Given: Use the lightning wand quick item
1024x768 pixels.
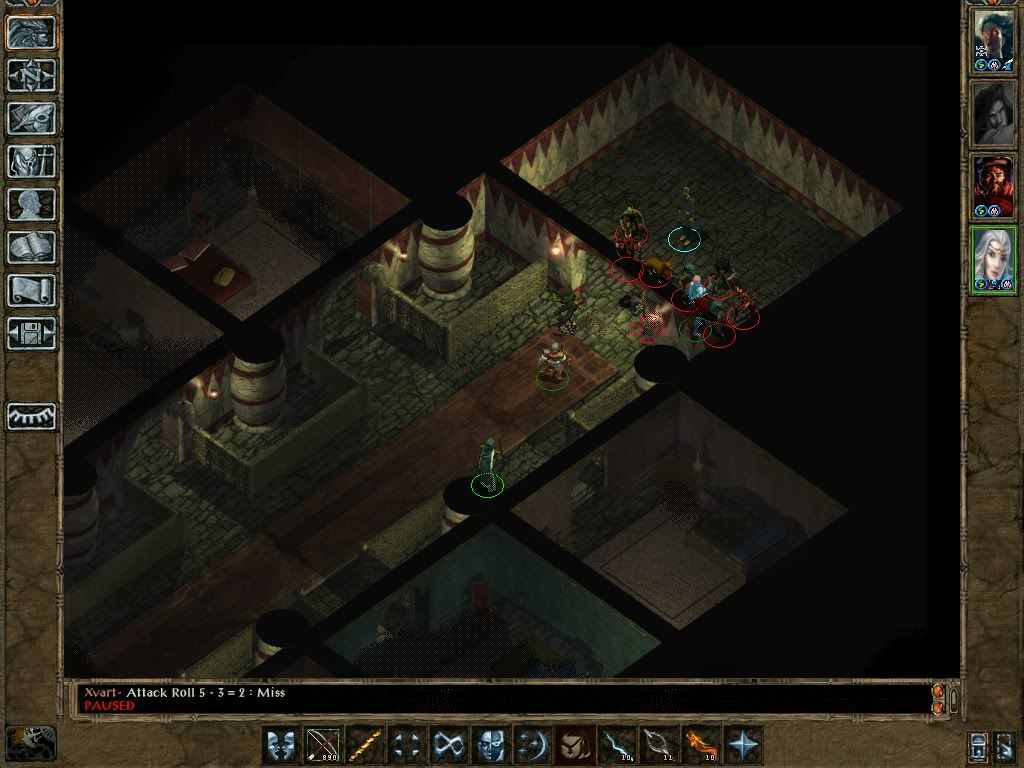Looking at the screenshot, I should pos(616,745).
